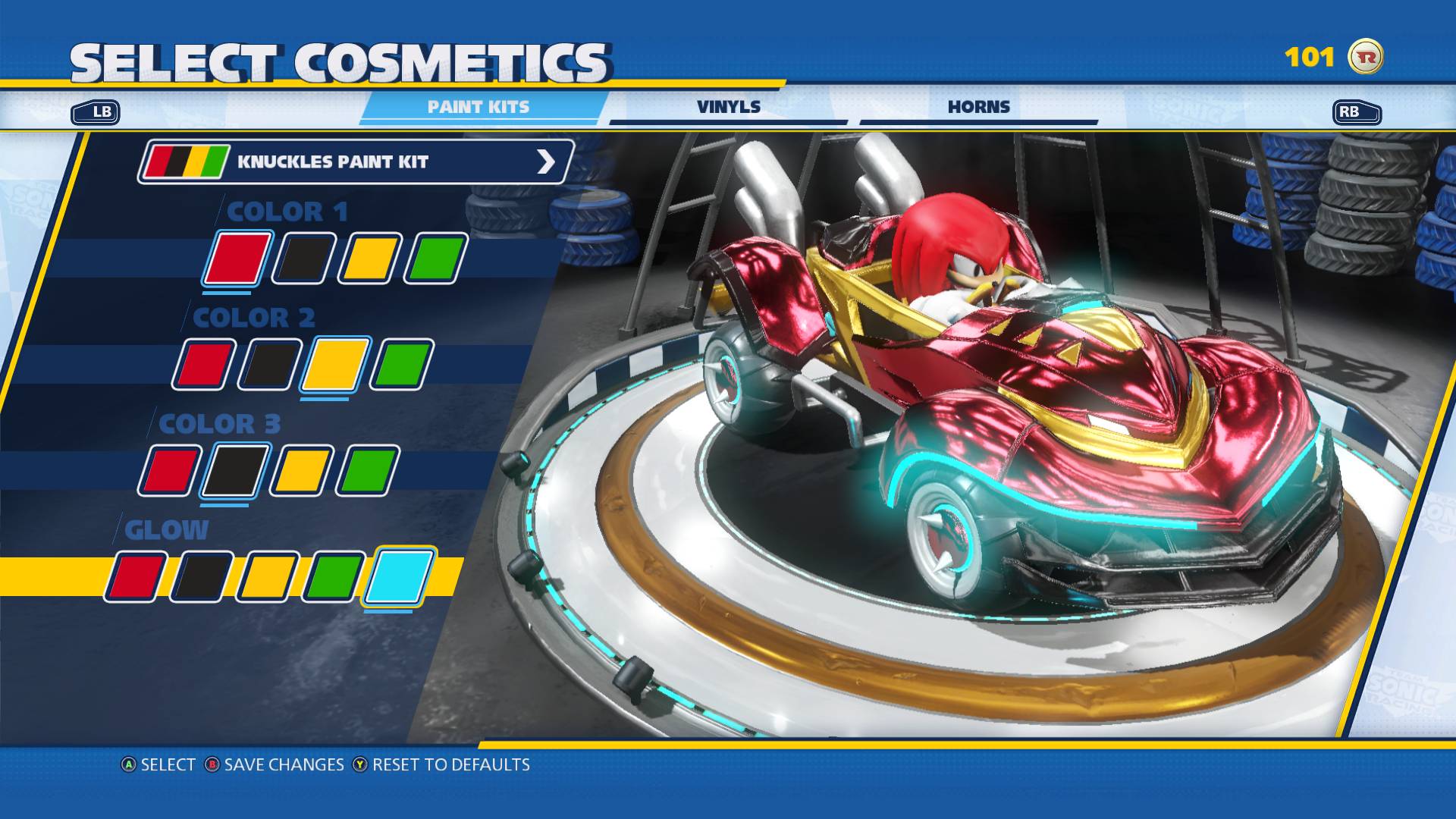Choose red swatch for Color 2

pos(203,365)
